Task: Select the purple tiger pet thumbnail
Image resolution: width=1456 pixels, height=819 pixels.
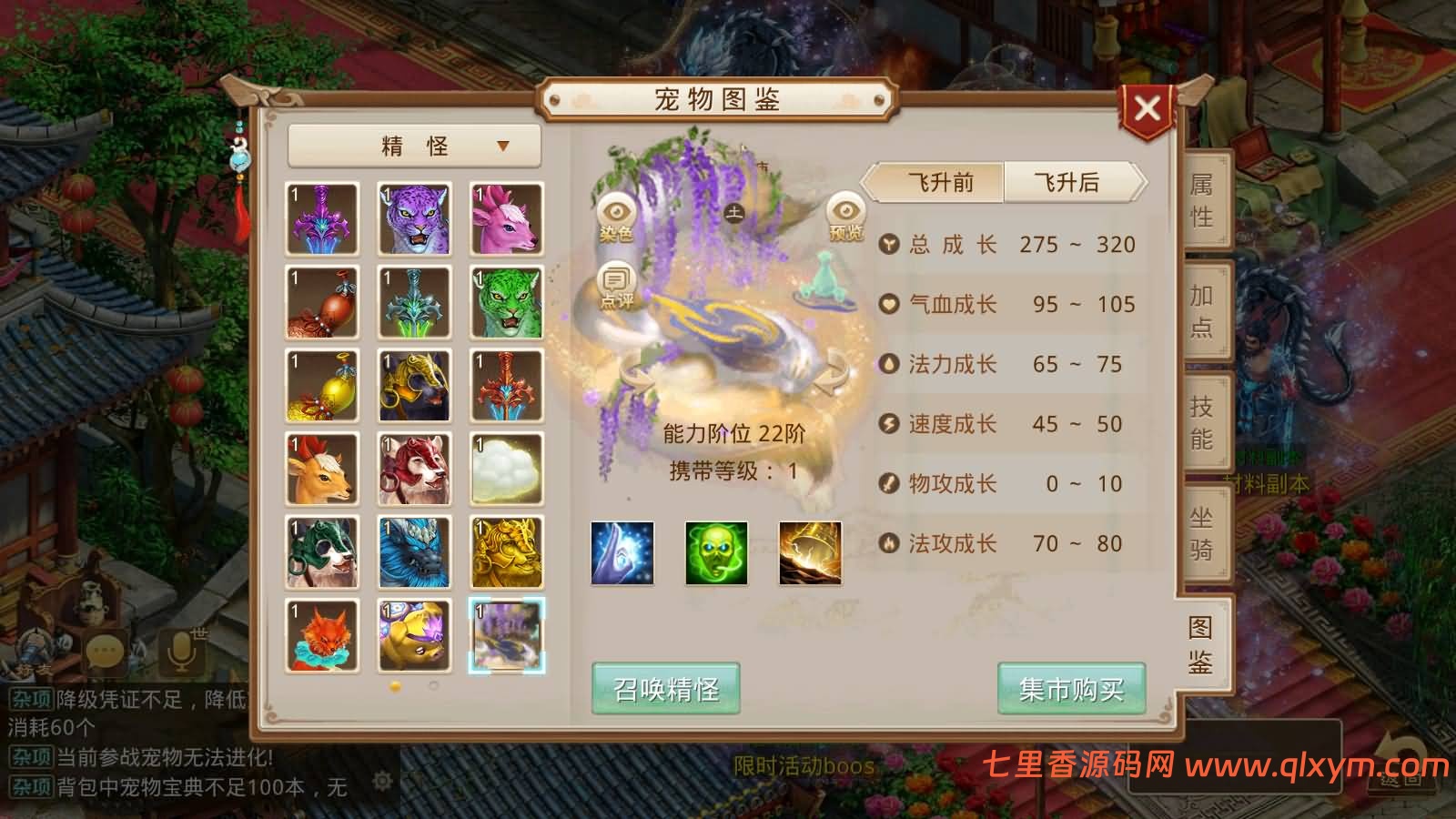Action: pos(414,218)
